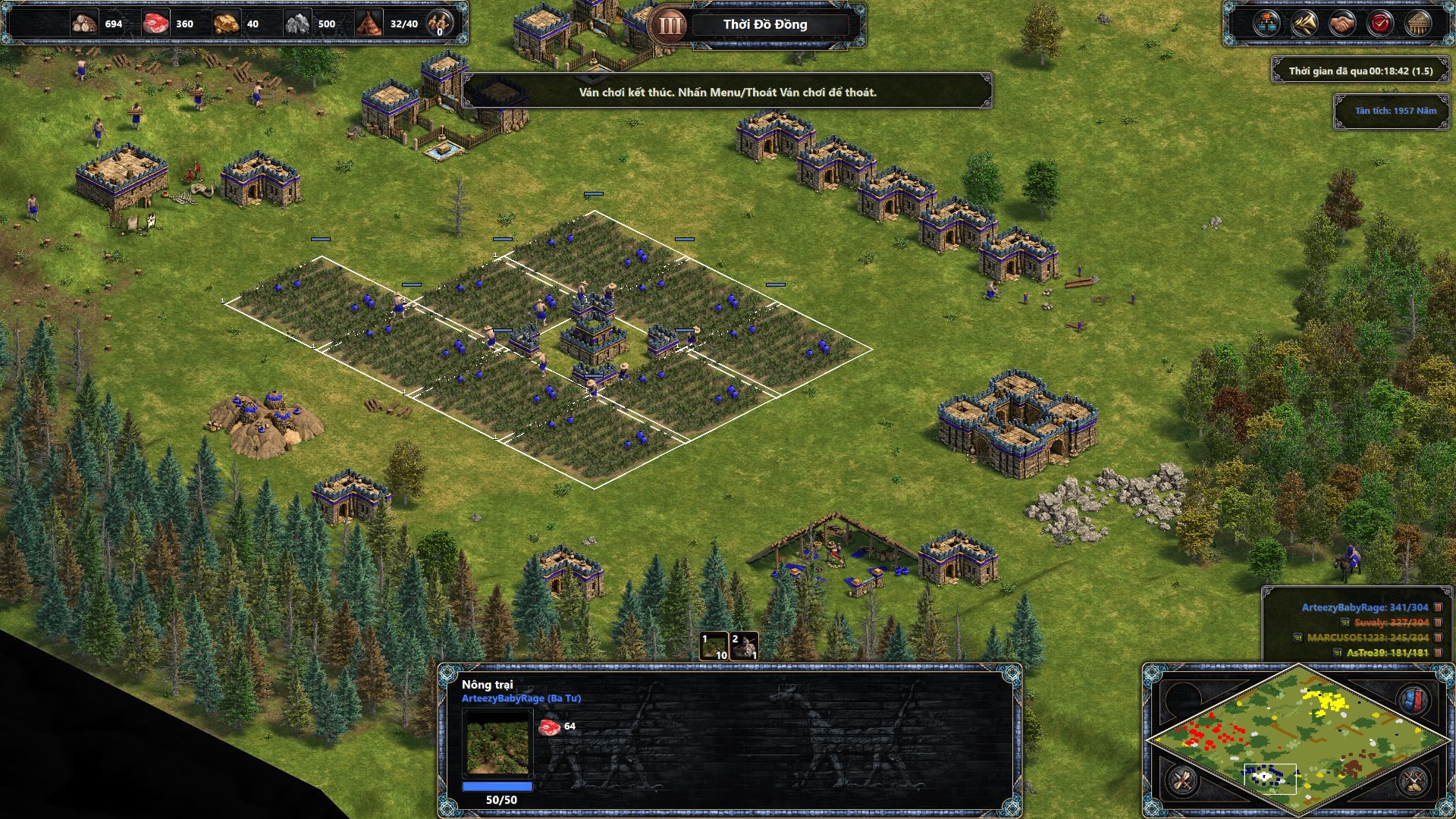Select control group 1 farms
1456x819 pixels.
(x=714, y=646)
